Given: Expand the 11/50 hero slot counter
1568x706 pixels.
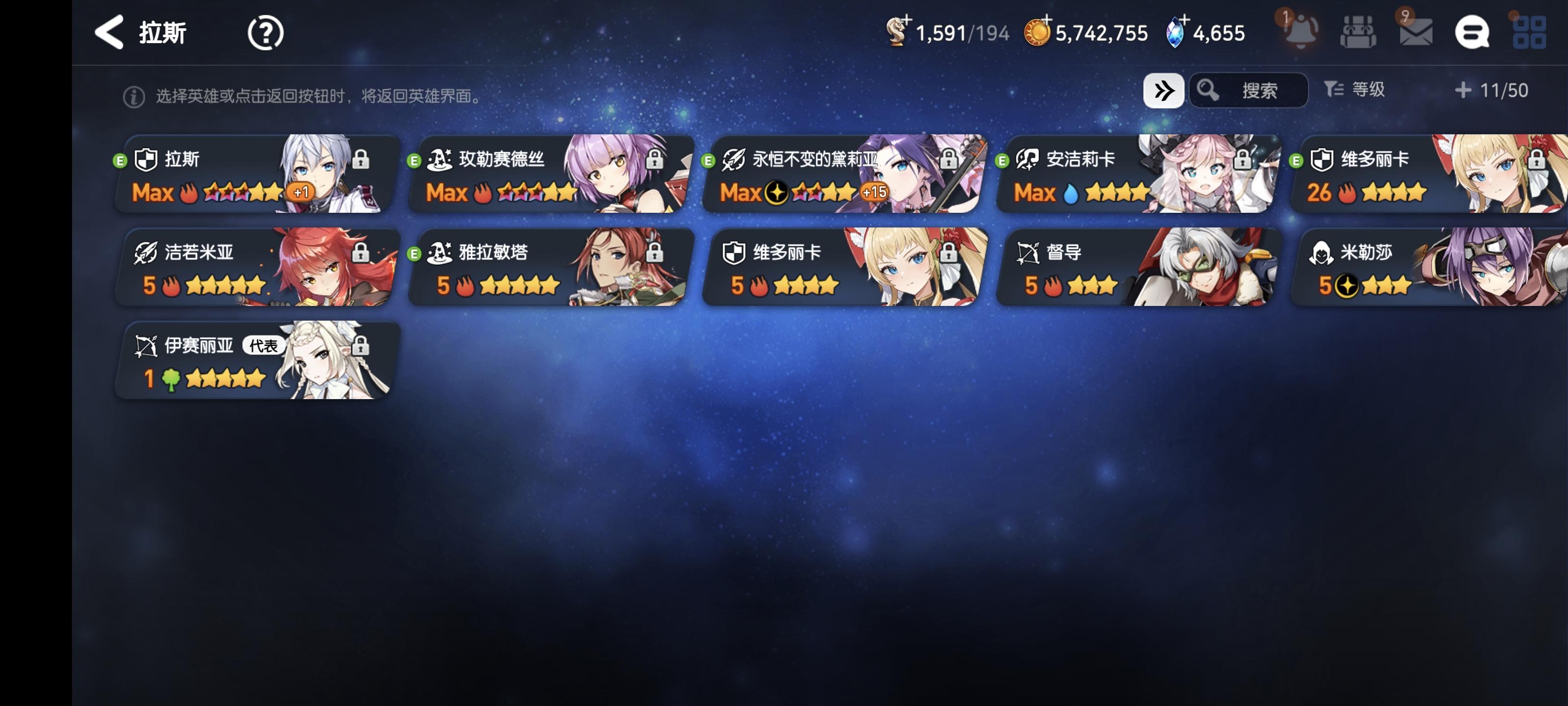Looking at the screenshot, I should click(x=1490, y=90).
